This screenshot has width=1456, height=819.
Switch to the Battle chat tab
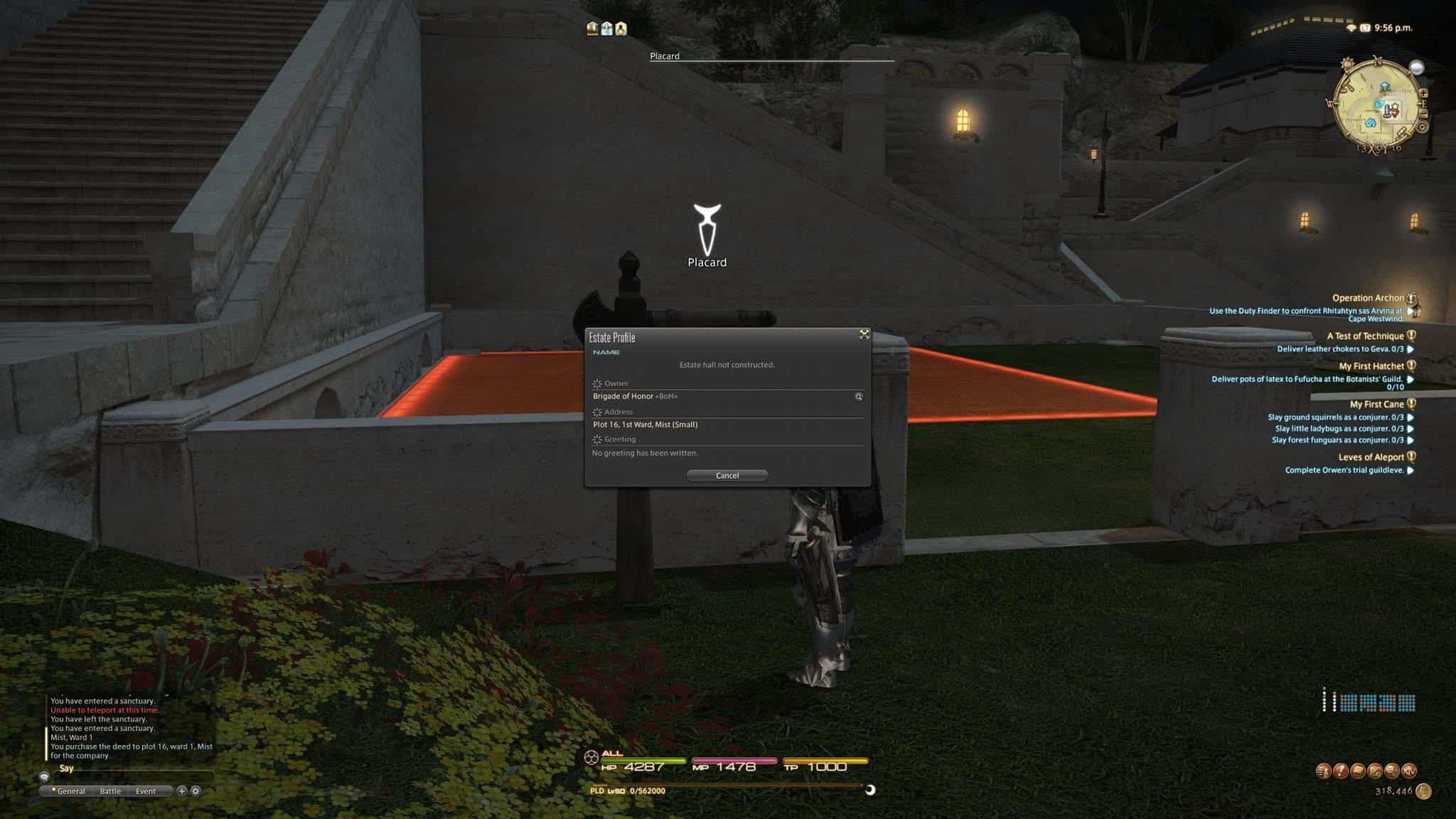click(x=110, y=791)
